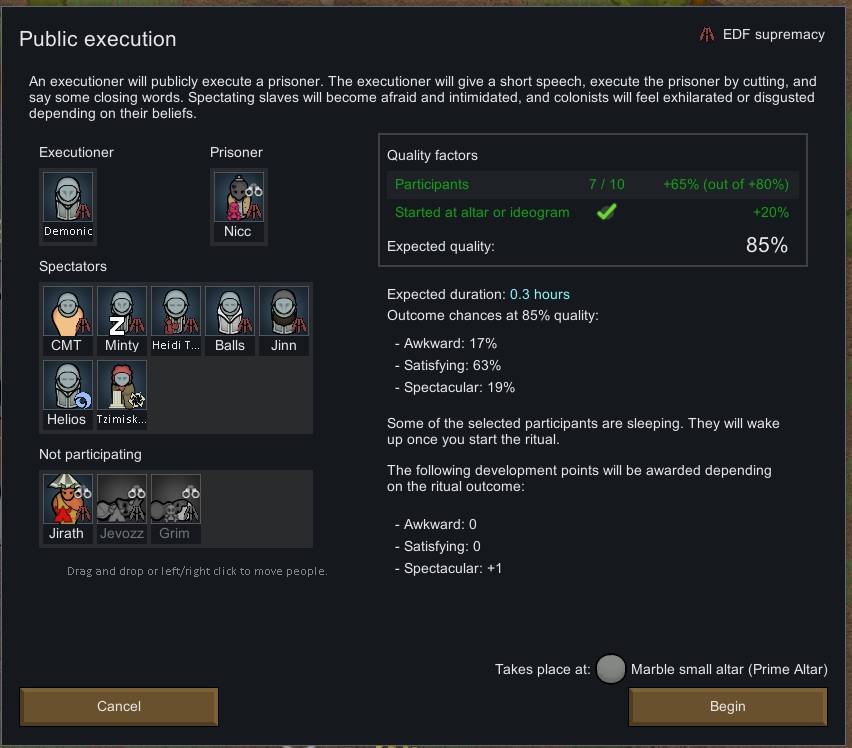Open the EDF supremacy ideology link

click(x=762, y=34)
